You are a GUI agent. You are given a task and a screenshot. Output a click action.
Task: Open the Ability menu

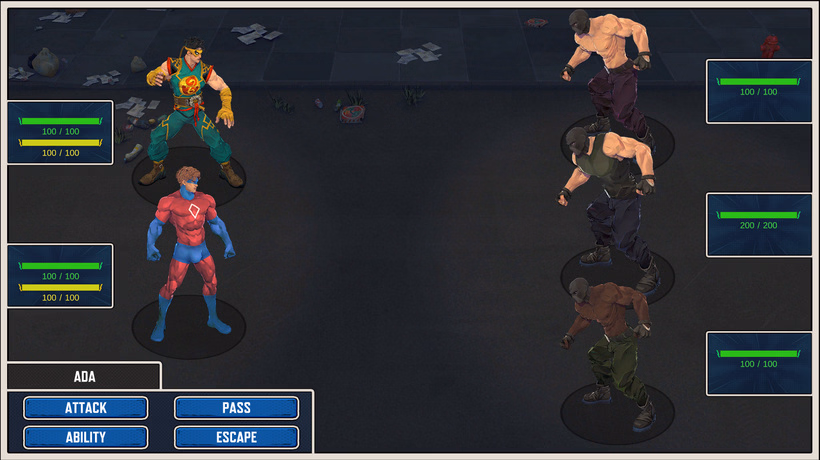[86, 437]
